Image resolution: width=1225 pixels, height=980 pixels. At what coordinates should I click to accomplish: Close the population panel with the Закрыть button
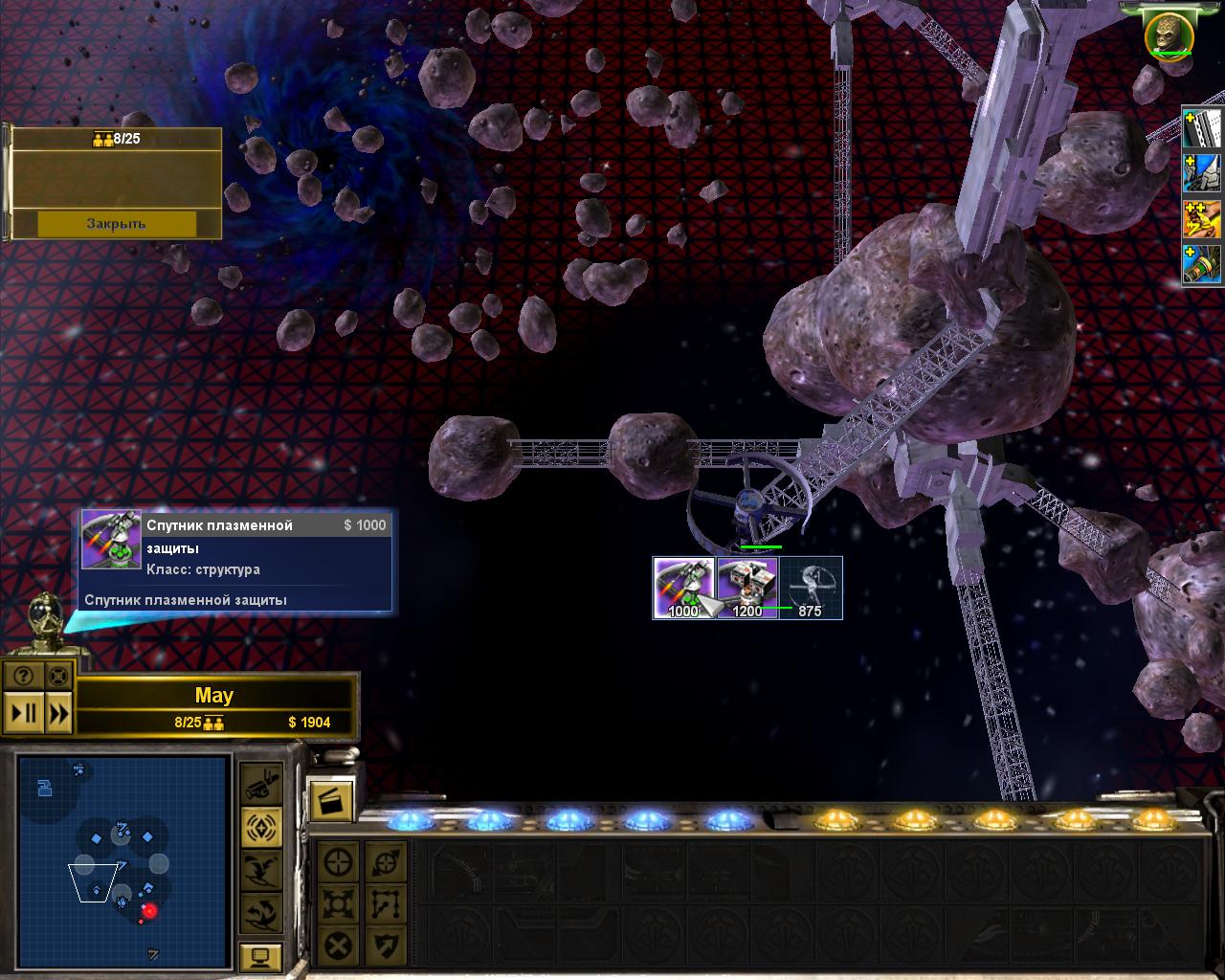[x=117, y=224]
